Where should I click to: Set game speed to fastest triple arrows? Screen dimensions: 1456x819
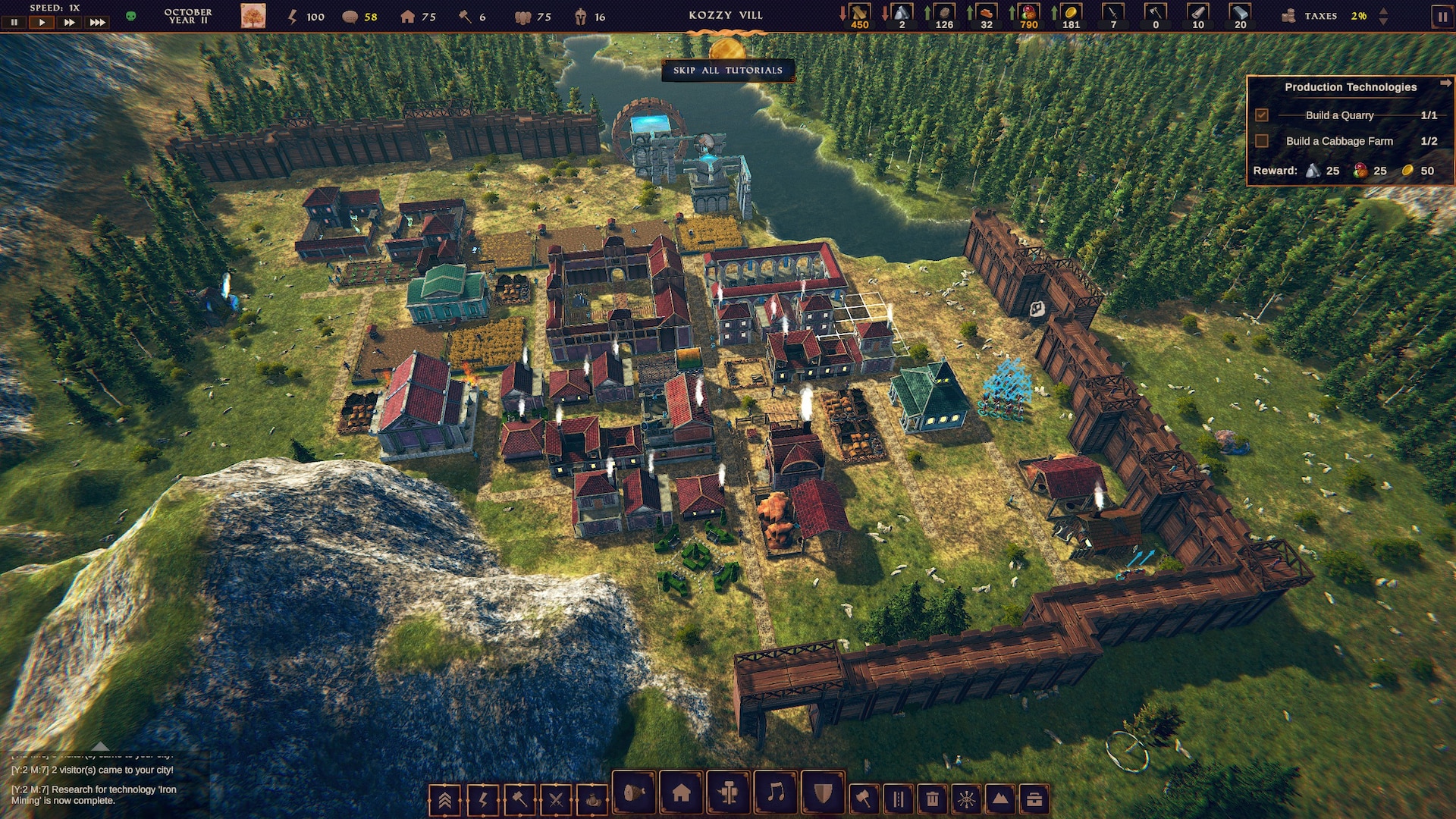pyautogui.click(x=98, y=23)
